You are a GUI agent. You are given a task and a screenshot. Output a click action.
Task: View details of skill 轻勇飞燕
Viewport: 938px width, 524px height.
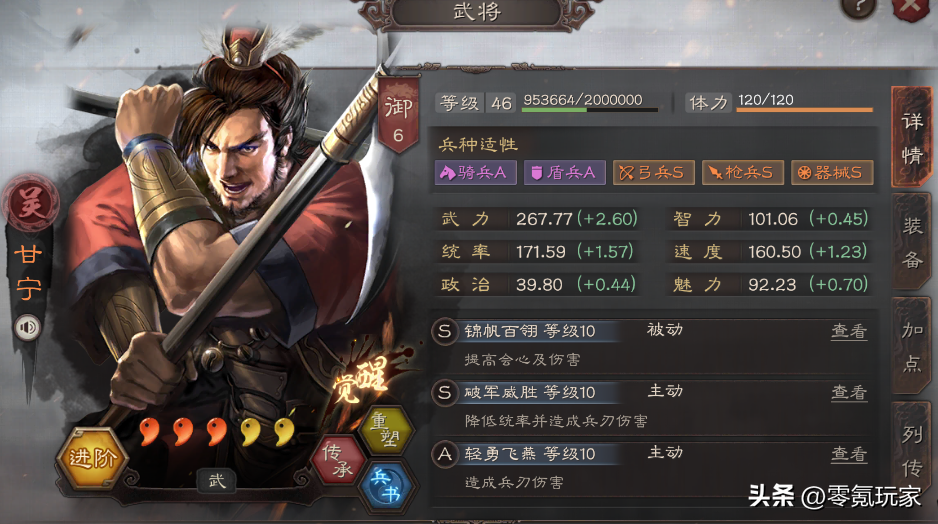pyautogui.click(x=848, y=455)
